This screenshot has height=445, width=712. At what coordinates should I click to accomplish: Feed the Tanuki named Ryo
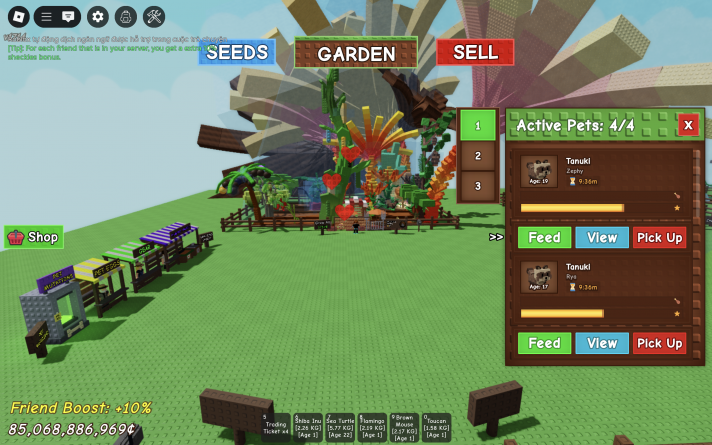coord(544,343)
